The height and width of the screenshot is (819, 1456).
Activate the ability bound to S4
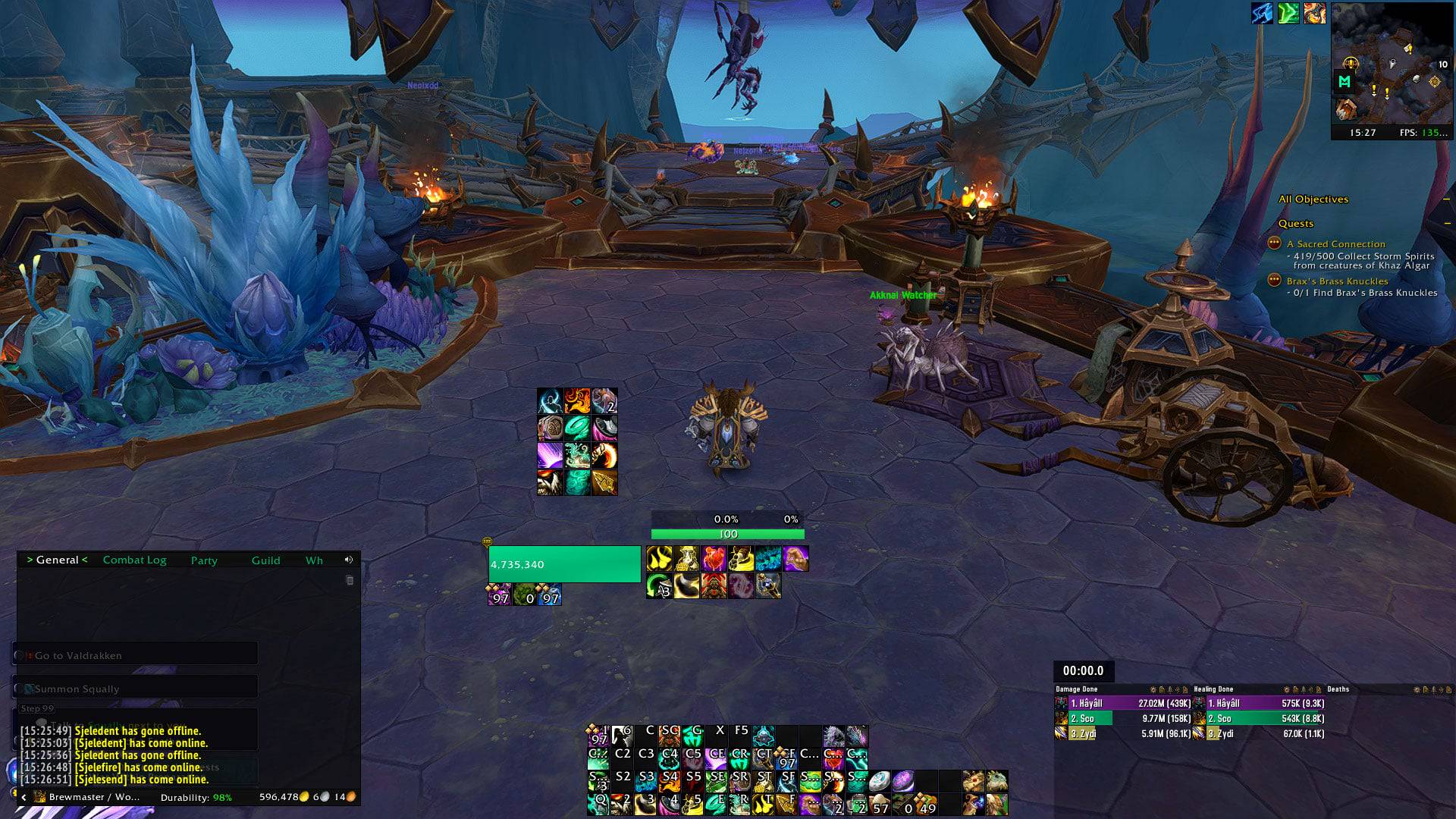pyautogui.click(x=669, y=780)
